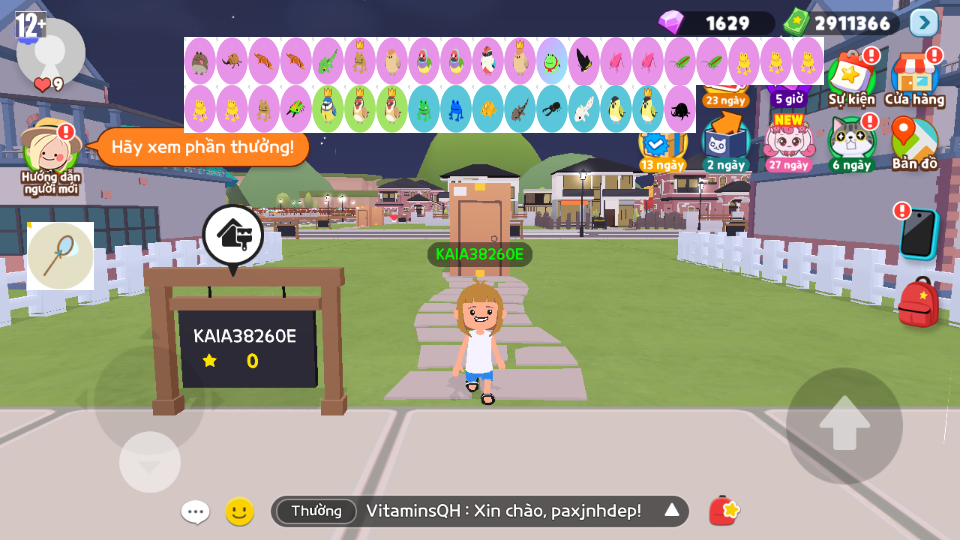Open the Sự kiện events menu
The width and height of the screenshot is (960, 540).
pyautogui.click(x=851, y=78)
